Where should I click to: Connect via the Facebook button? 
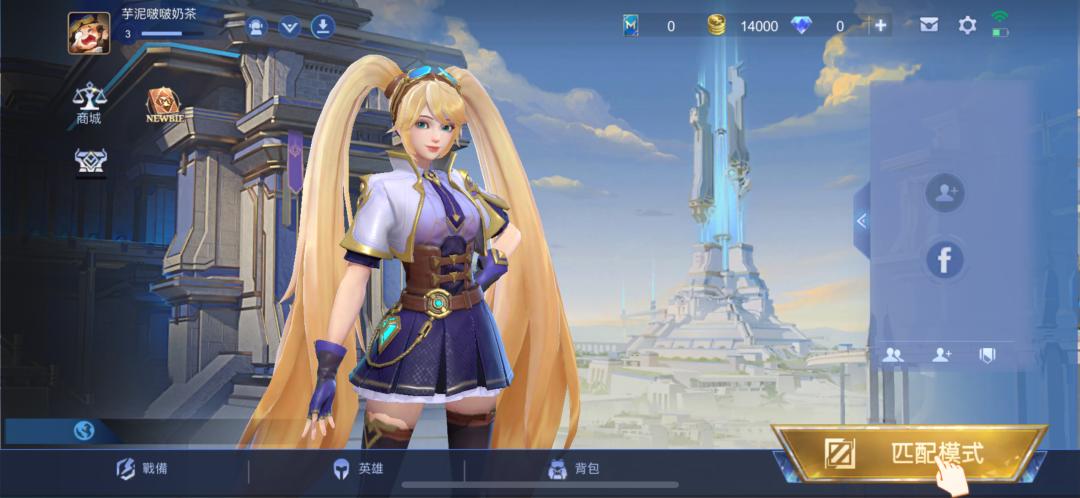pos(944,260)
